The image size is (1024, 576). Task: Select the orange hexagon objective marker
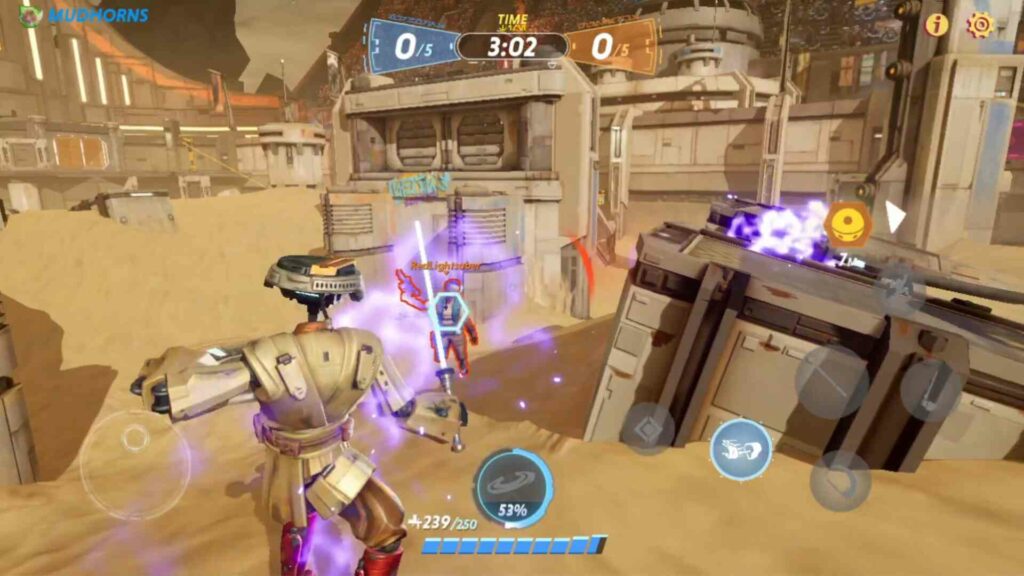[848, 223]
